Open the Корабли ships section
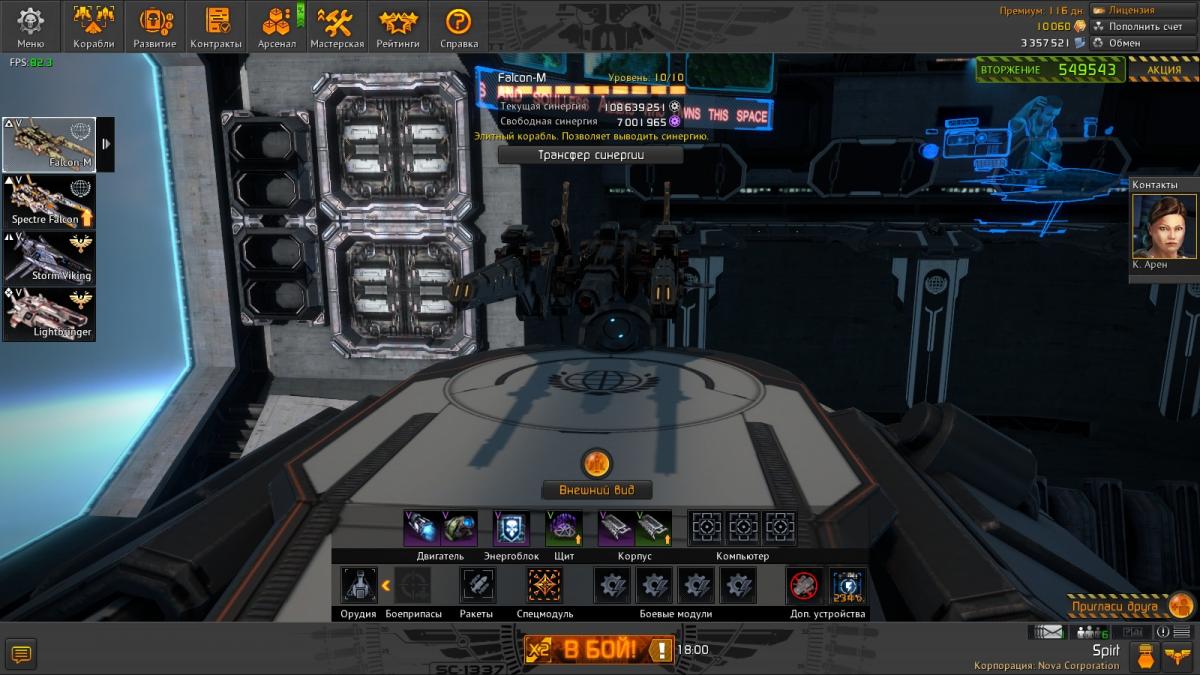Viewport: 1200px width, 675px height. [93, 26]
